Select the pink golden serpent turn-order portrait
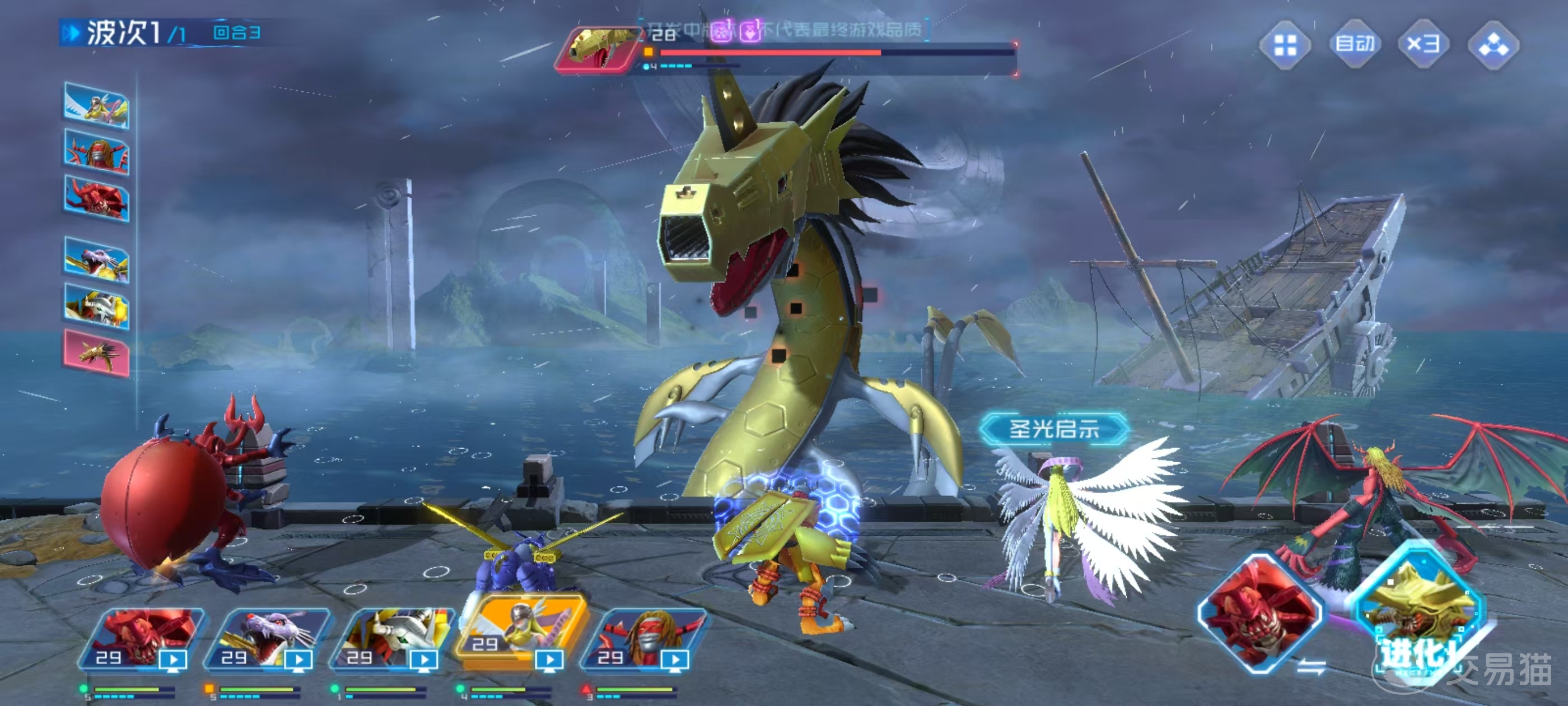 point(96,352)
